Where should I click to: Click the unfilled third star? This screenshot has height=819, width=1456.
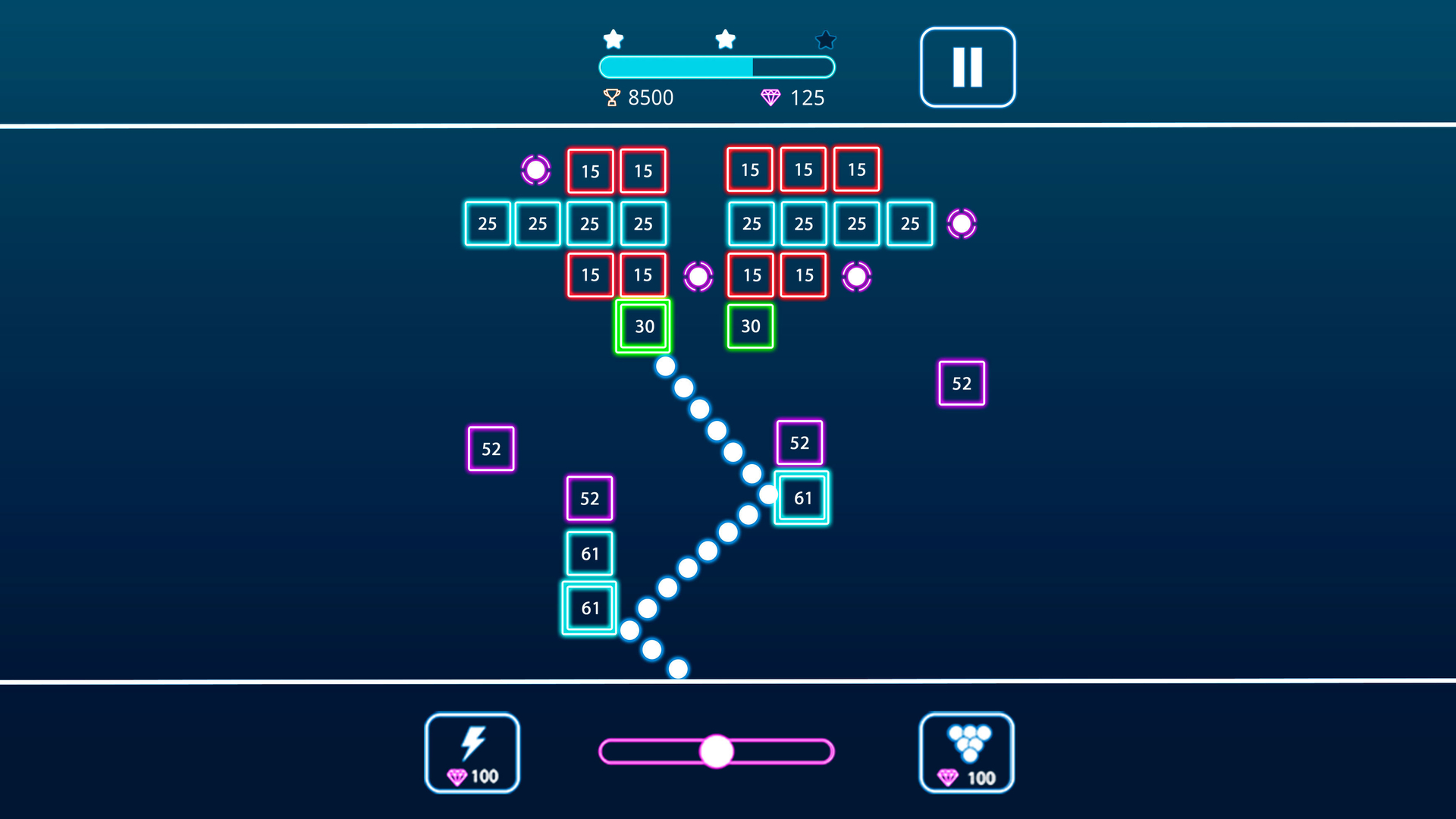click(x=825, y=39)
